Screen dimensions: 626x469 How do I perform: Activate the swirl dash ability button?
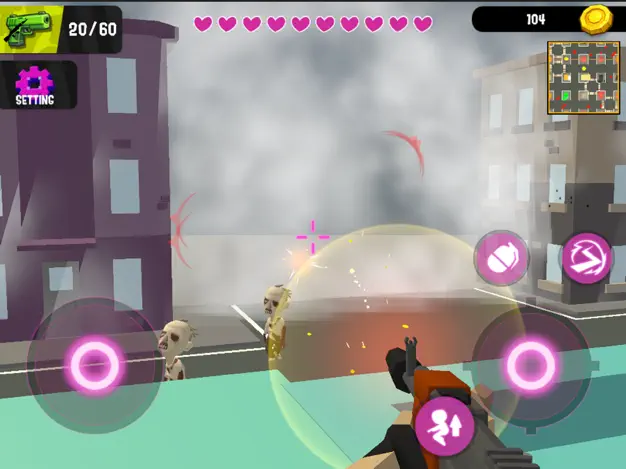pyautogui.click(x=584, y=258)
